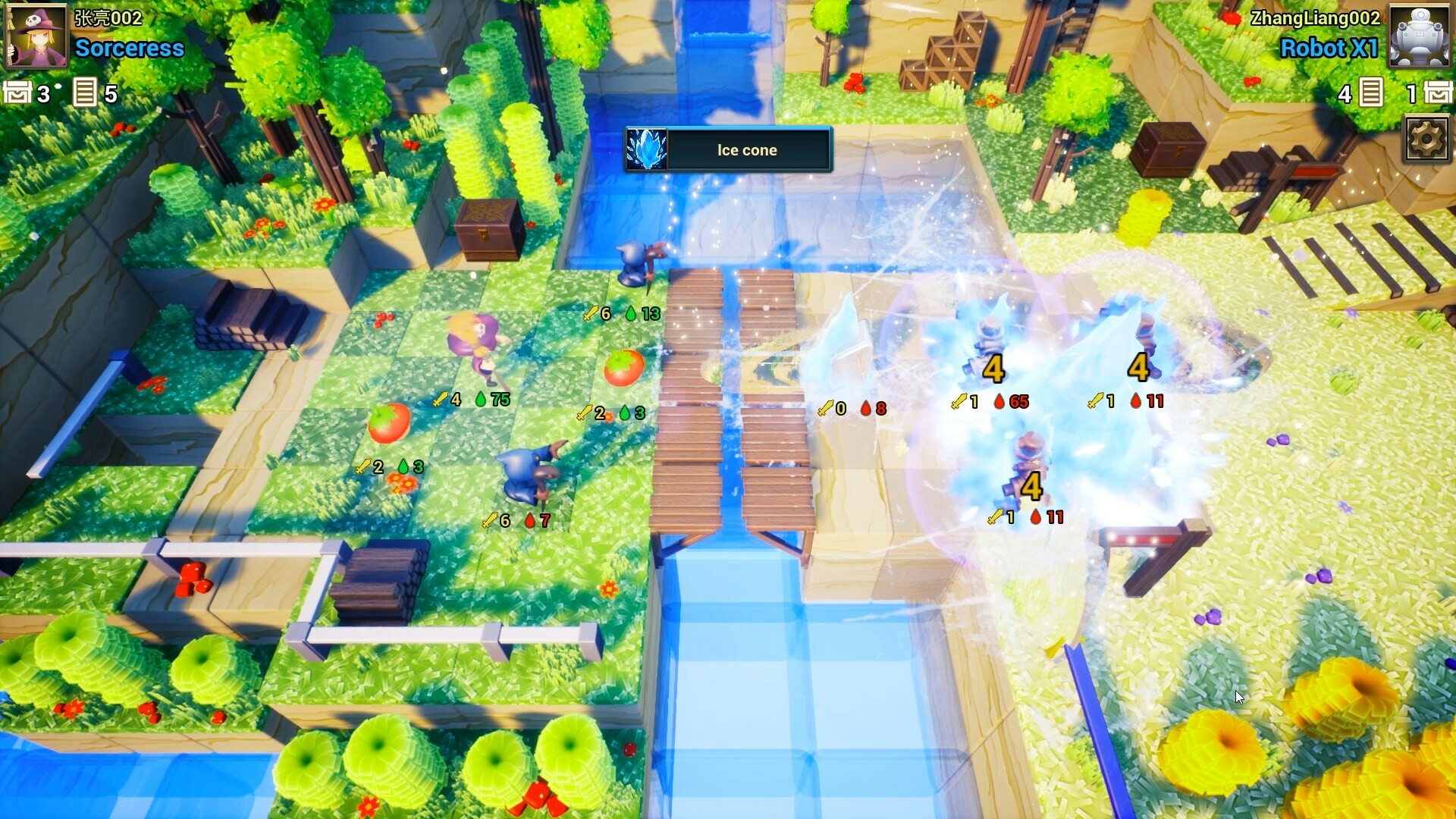Viewport: 1456px width, 819px height.
Task: Click the tomato on the checkered grass tile
Action: [623, 366]
